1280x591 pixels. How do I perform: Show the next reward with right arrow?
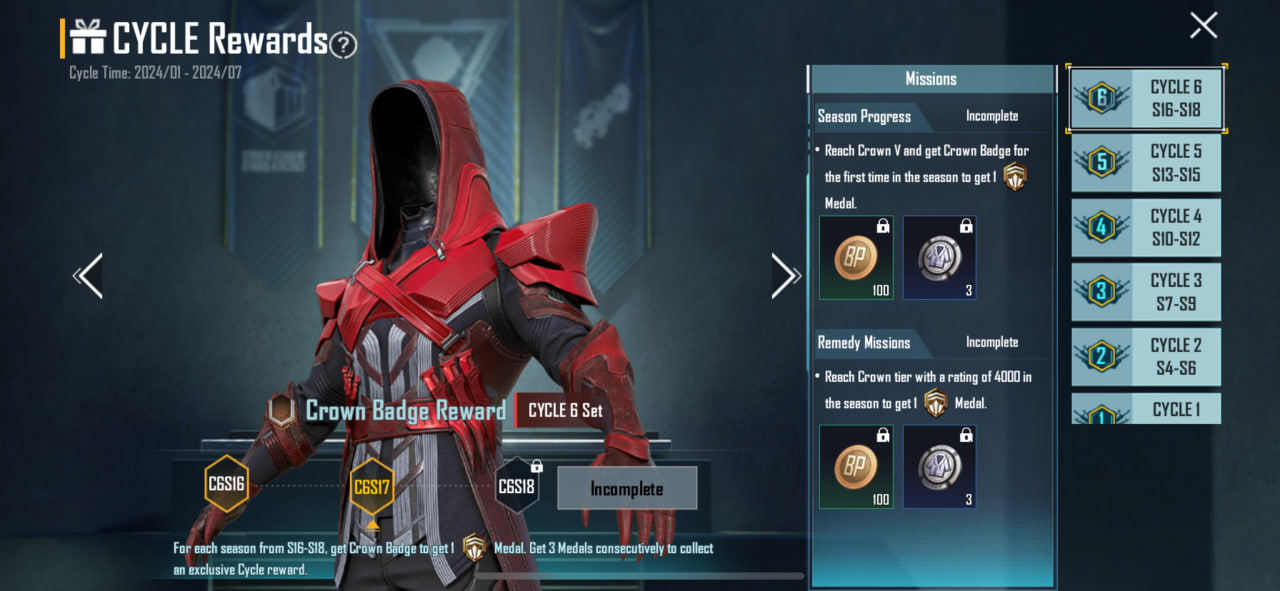click(785, 276)
